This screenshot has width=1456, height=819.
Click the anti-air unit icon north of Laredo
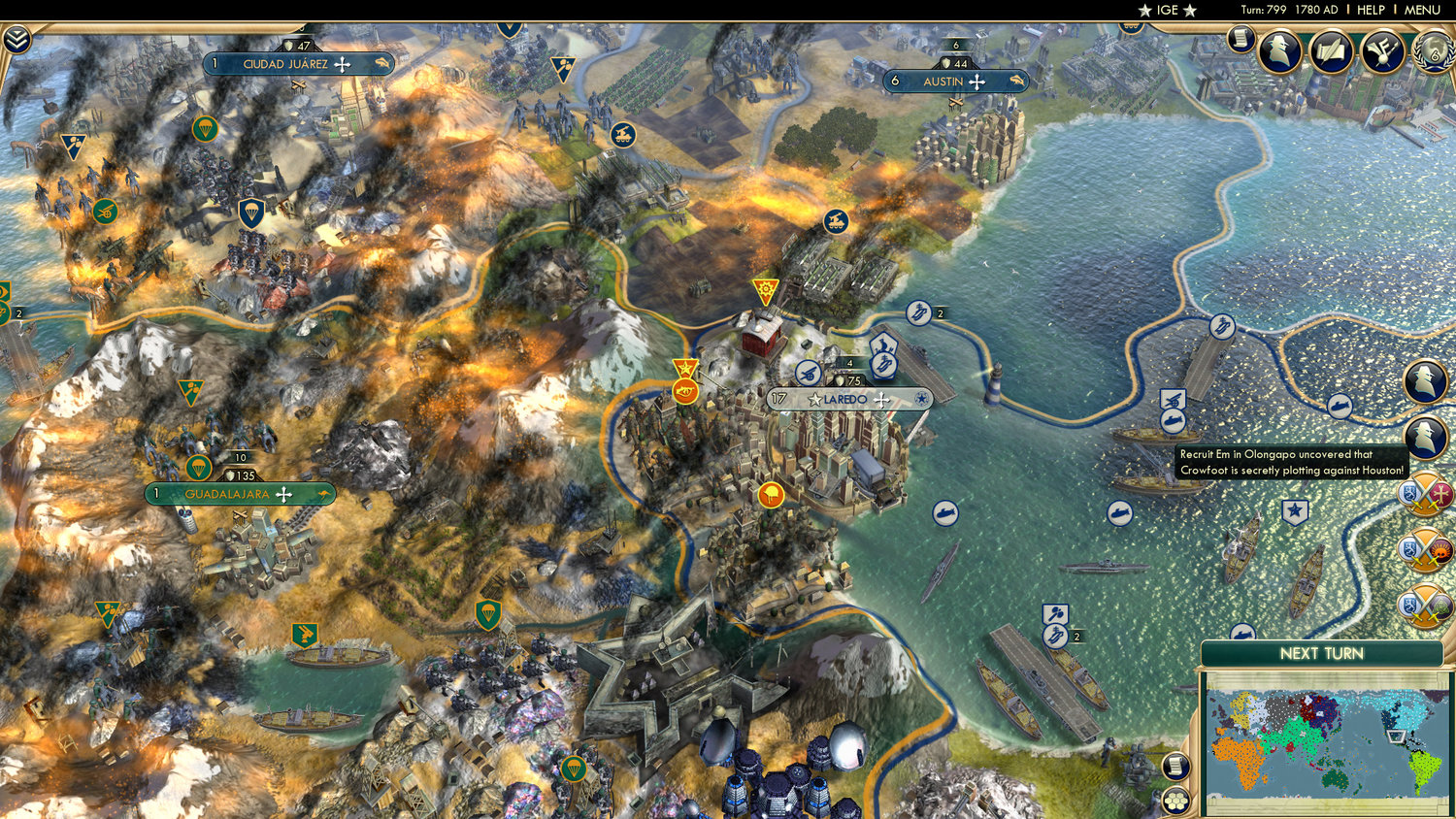tap(807, 373)
